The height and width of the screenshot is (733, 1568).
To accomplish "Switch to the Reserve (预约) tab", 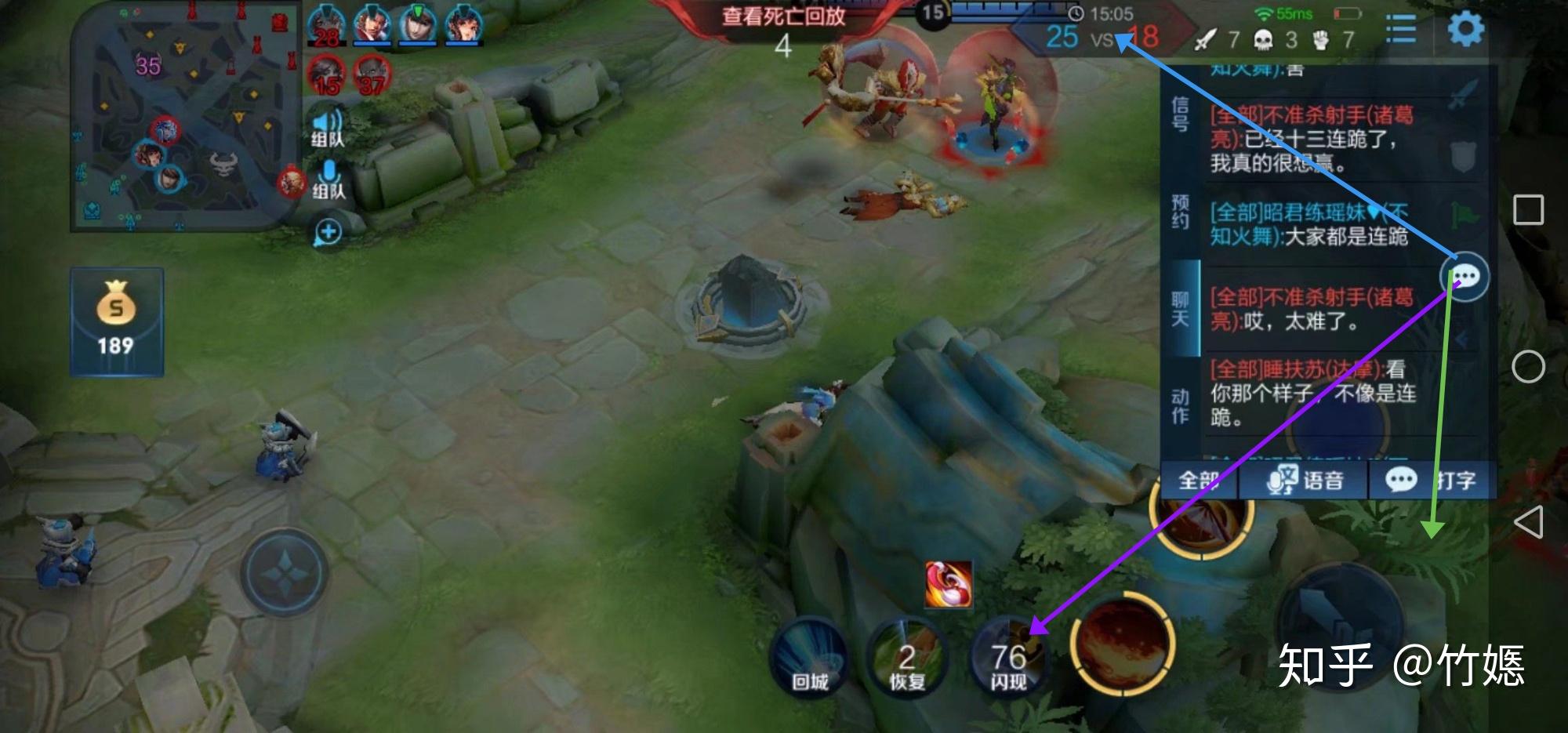I will pos(1180,212).
